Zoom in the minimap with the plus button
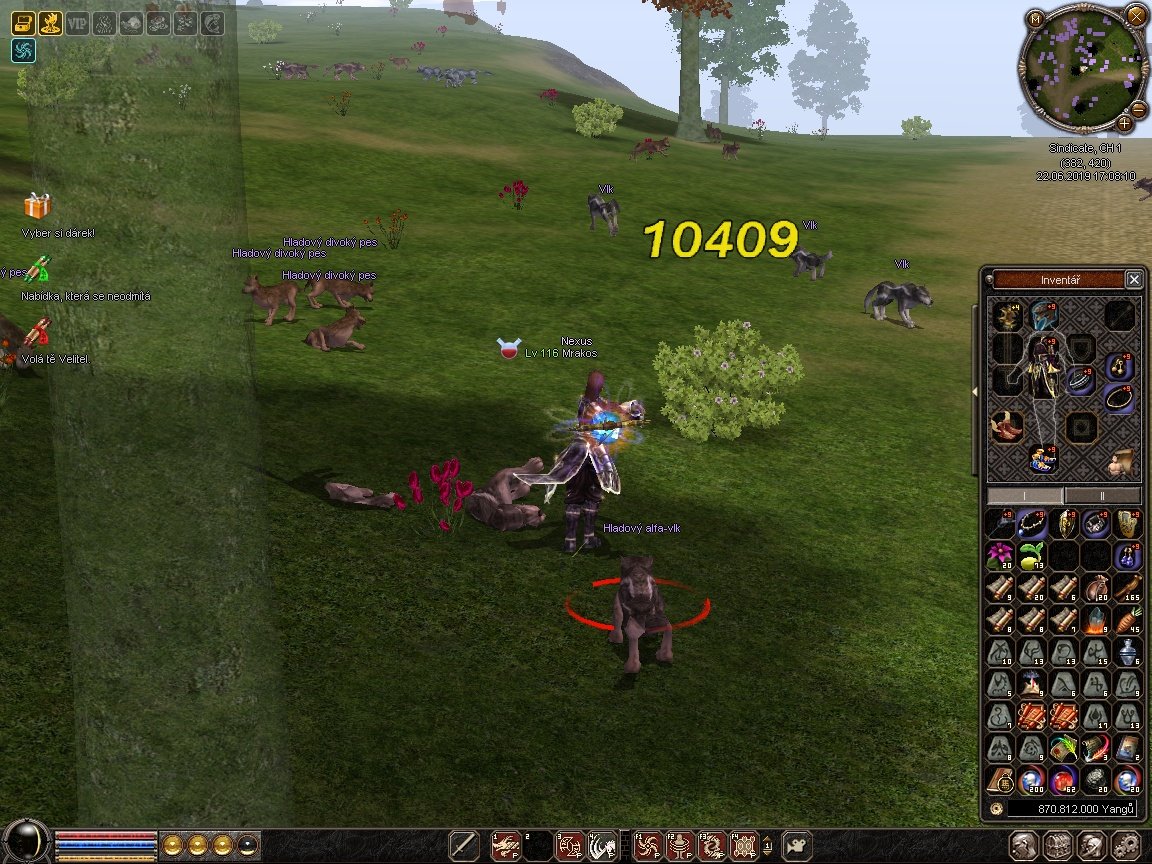The width and height of the screenshot is (1152, 864). point(1125,124)
